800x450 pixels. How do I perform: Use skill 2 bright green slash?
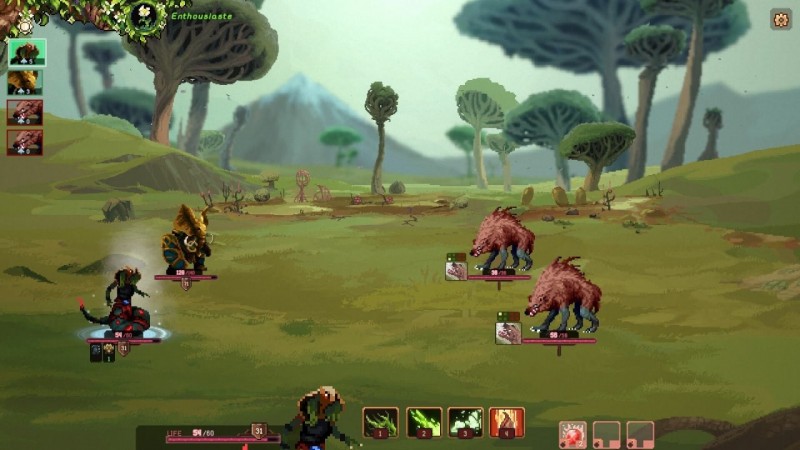click(x=423, y=422)
